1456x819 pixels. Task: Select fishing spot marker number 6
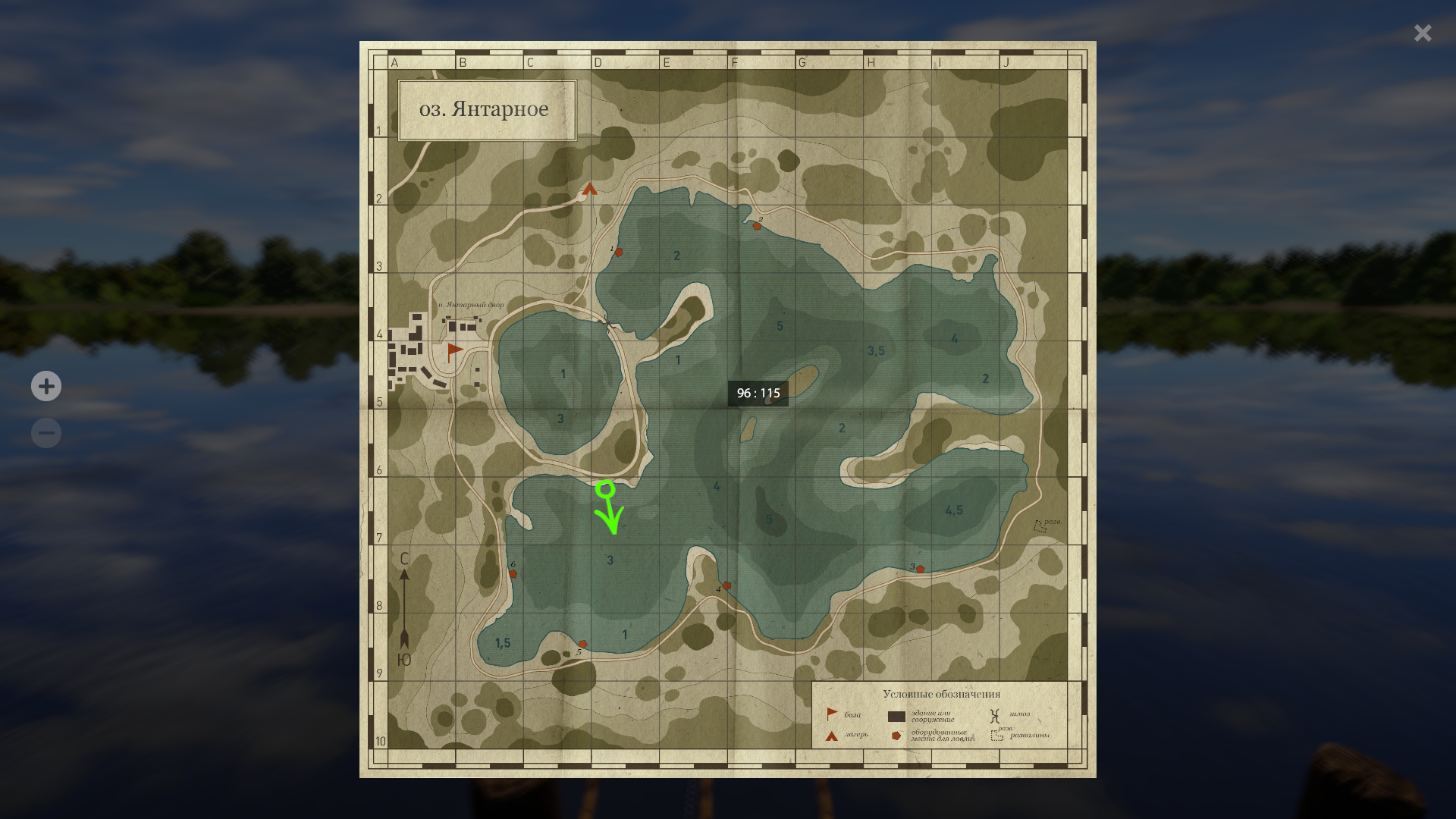513,574
